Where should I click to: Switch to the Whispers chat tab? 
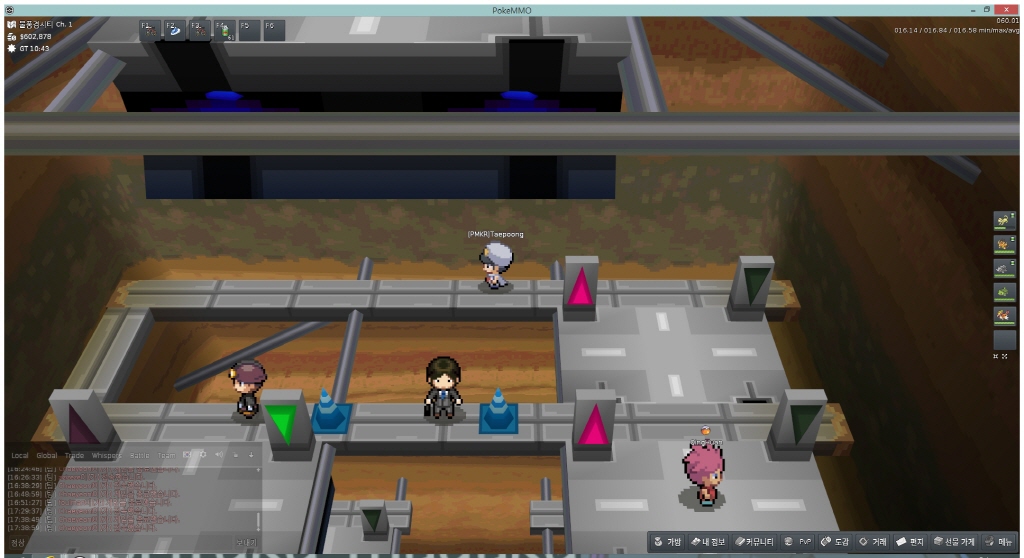[106, 455]
